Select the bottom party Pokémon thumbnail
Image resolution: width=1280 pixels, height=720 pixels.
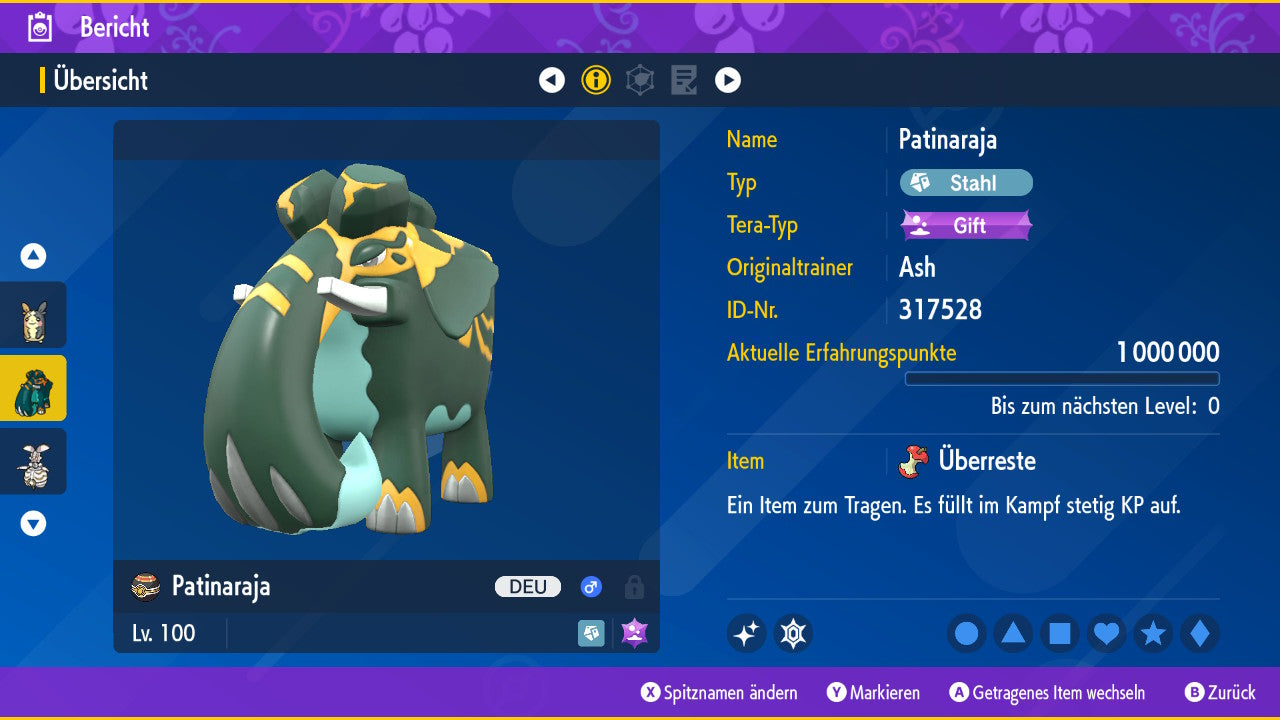pos(33,461)
